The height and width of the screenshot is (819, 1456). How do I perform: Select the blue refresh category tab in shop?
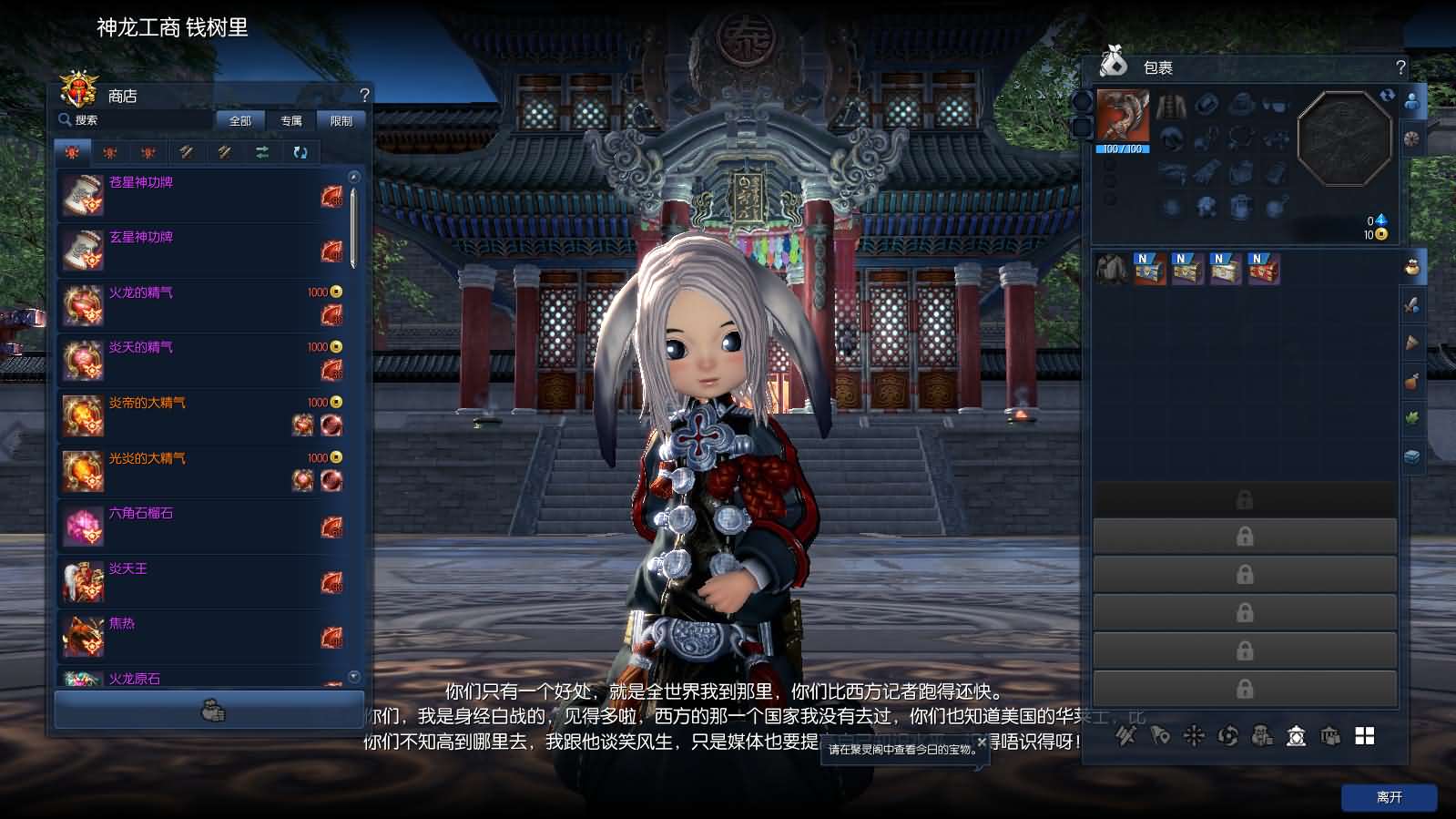(300, 152)
